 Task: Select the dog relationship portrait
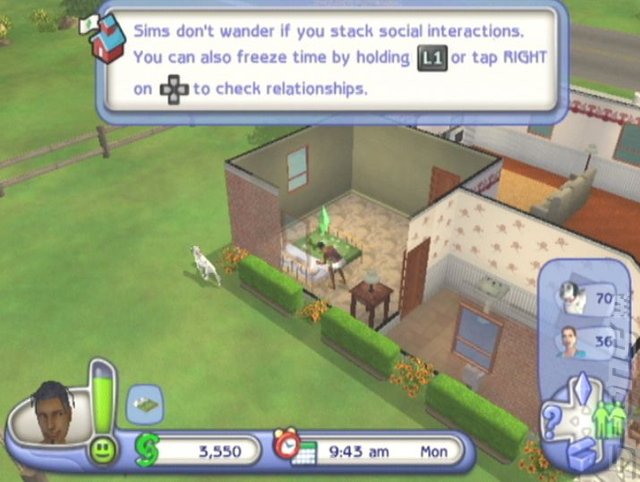pos(572,293)
